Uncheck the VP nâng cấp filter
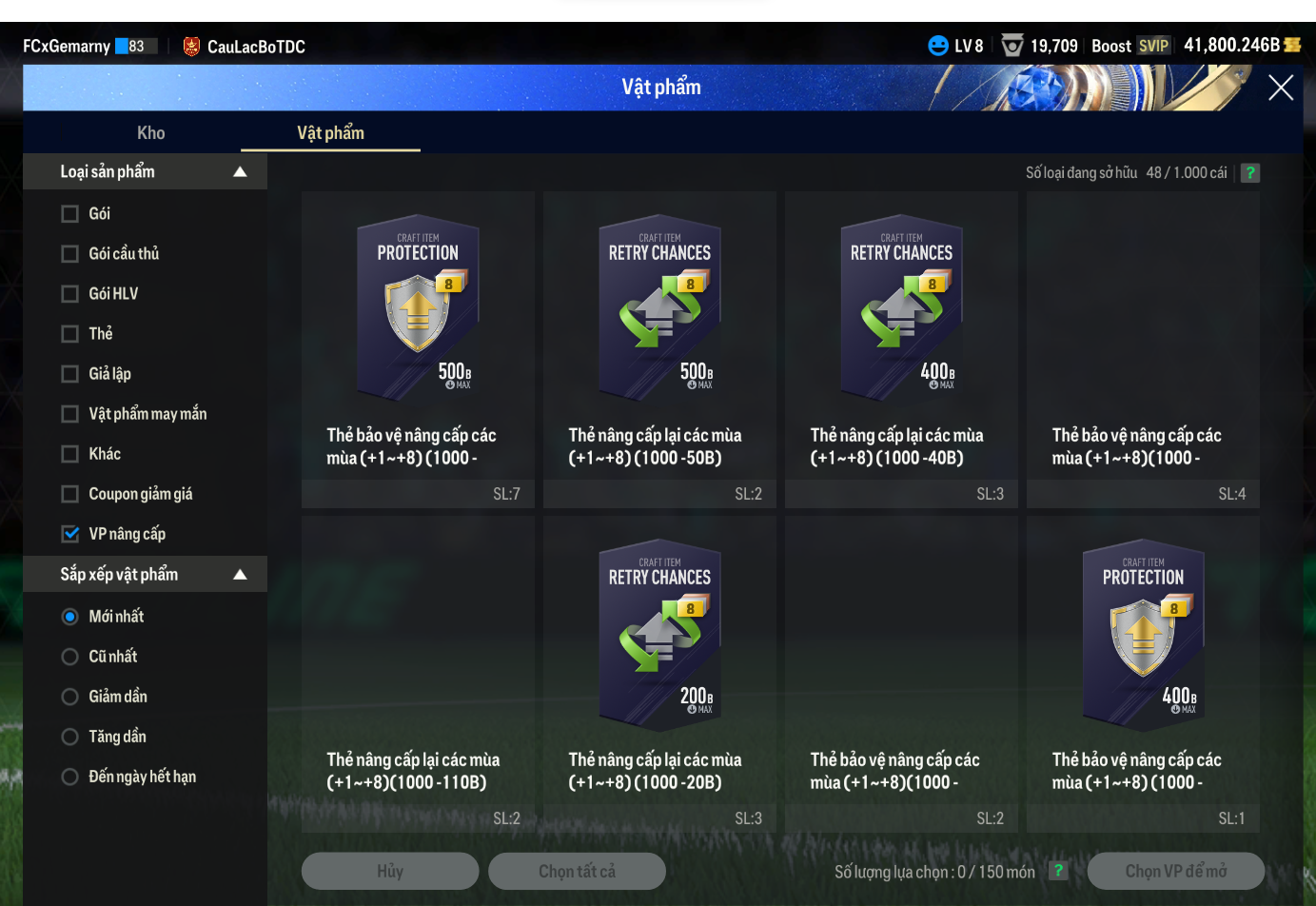This screenshot has width=1316, height=906. pos(69,534)
